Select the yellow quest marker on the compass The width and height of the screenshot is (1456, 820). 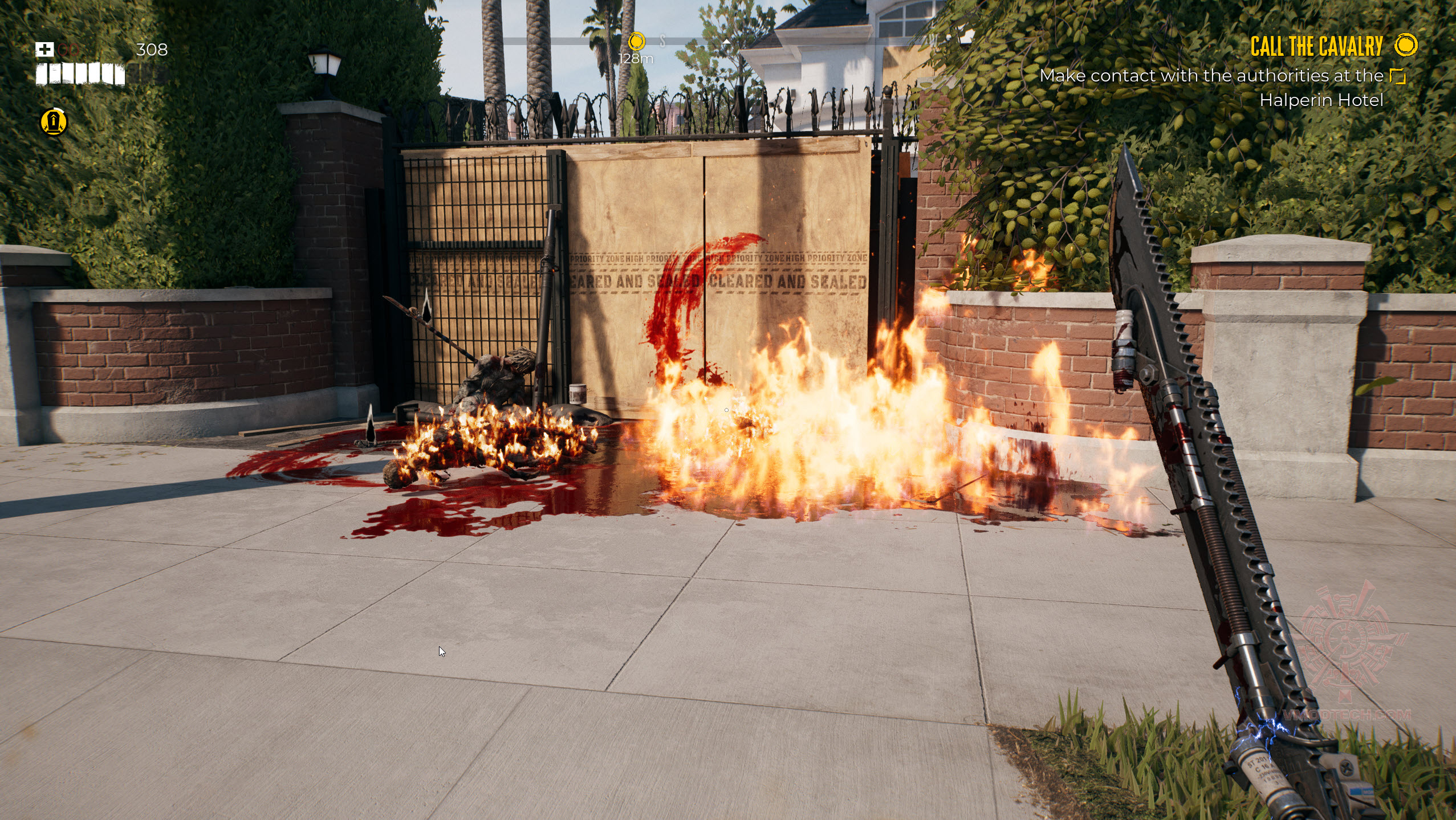point(636,41)
